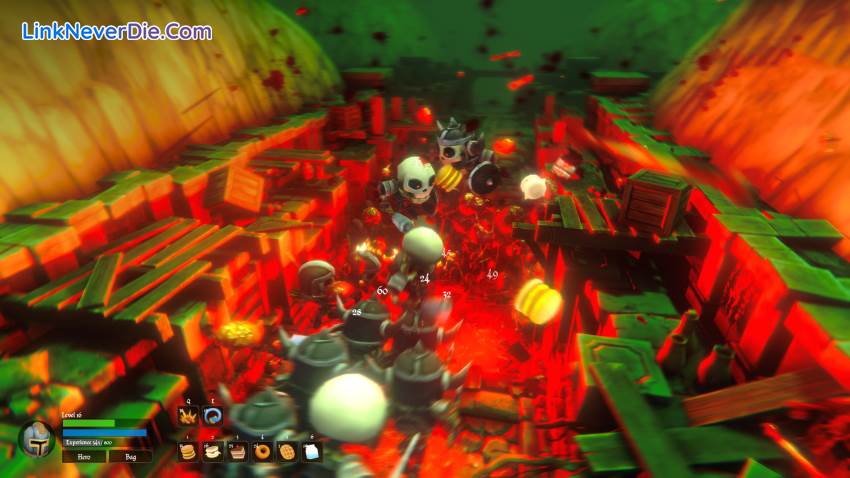Image resolution: width=850 pixels, height=478 pixels.
Task: Open the Hero panel
Action: pyautogui.click(x=84, y=455)
